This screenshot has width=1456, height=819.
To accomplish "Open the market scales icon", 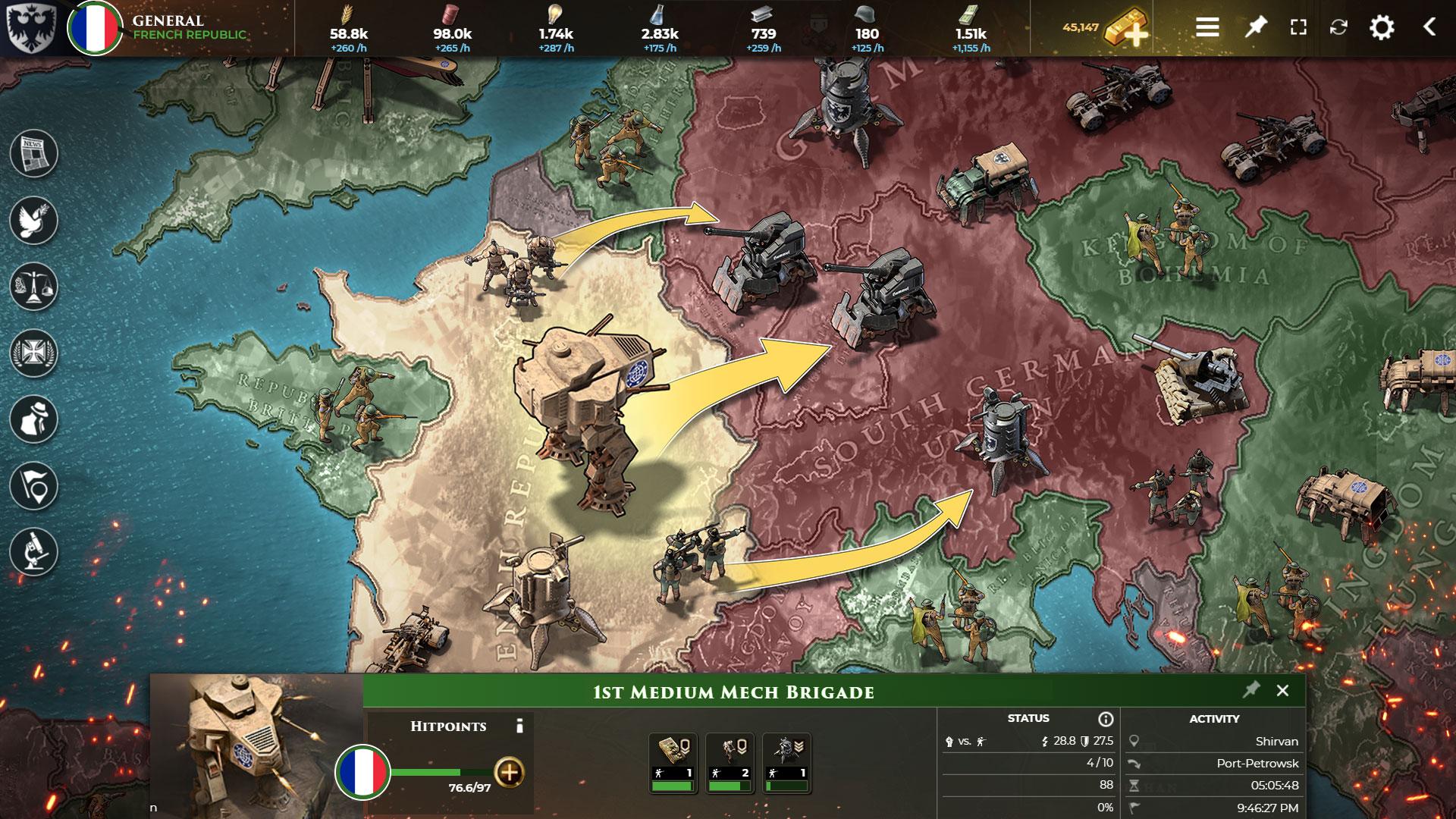I will 34,287.
